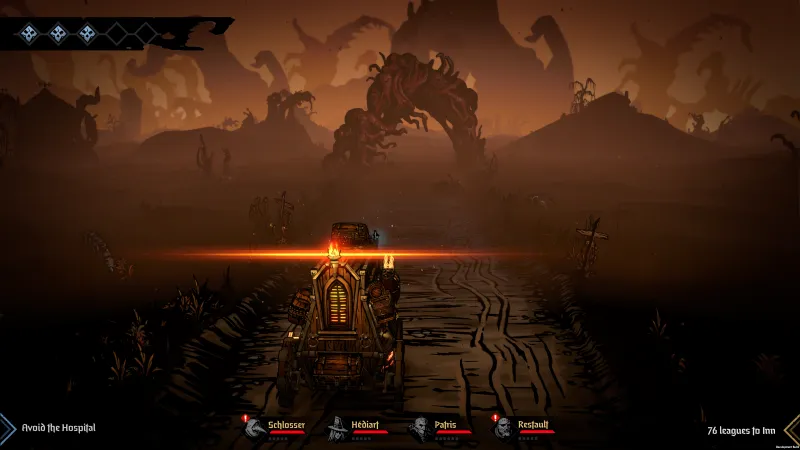Select Schlosser's hero portrait
The width and height of the screenshot is (800, 450).
[255, 428]
